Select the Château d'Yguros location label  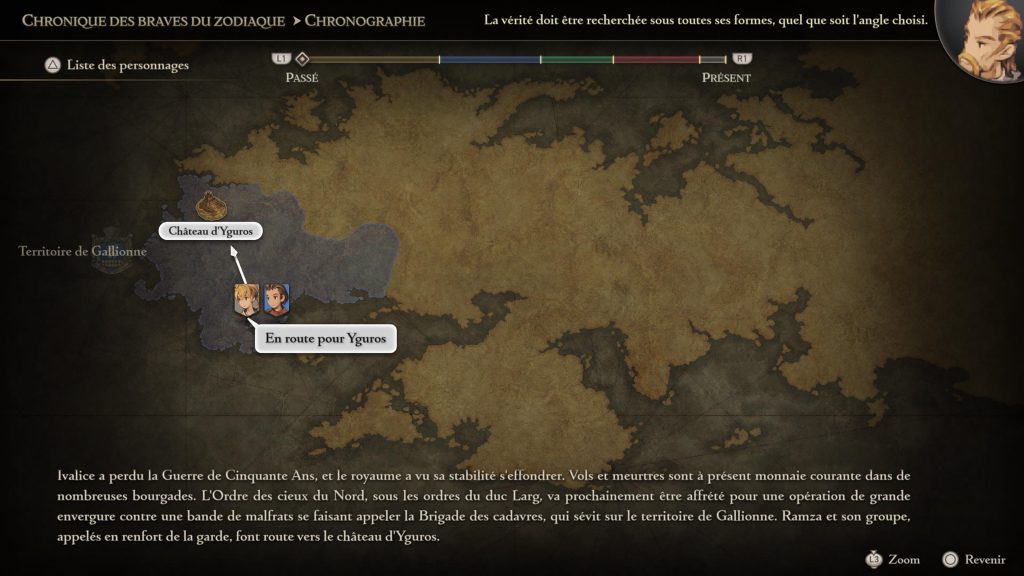point(210,232)
